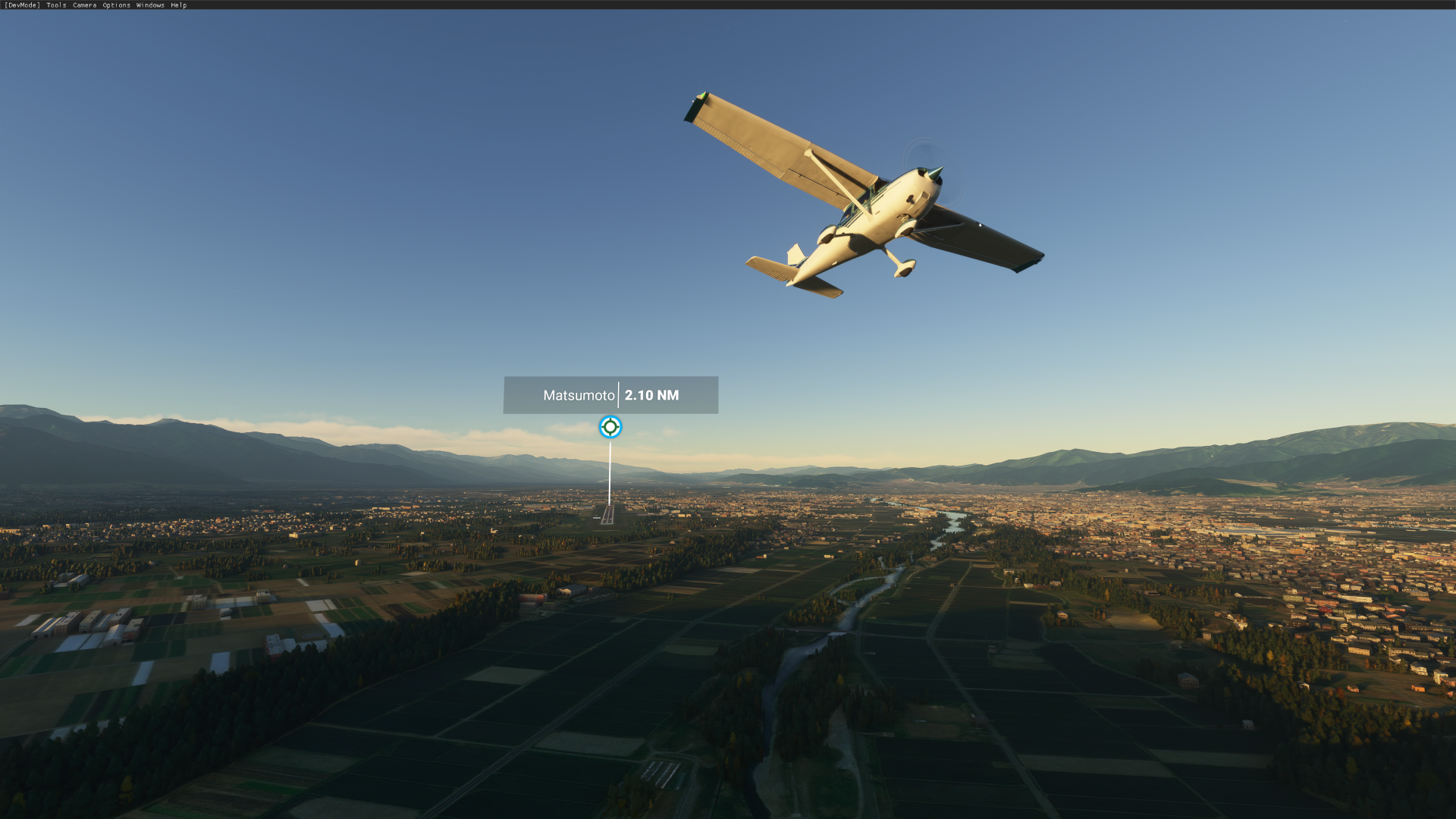Open the Windows menu

coord(149,5)
